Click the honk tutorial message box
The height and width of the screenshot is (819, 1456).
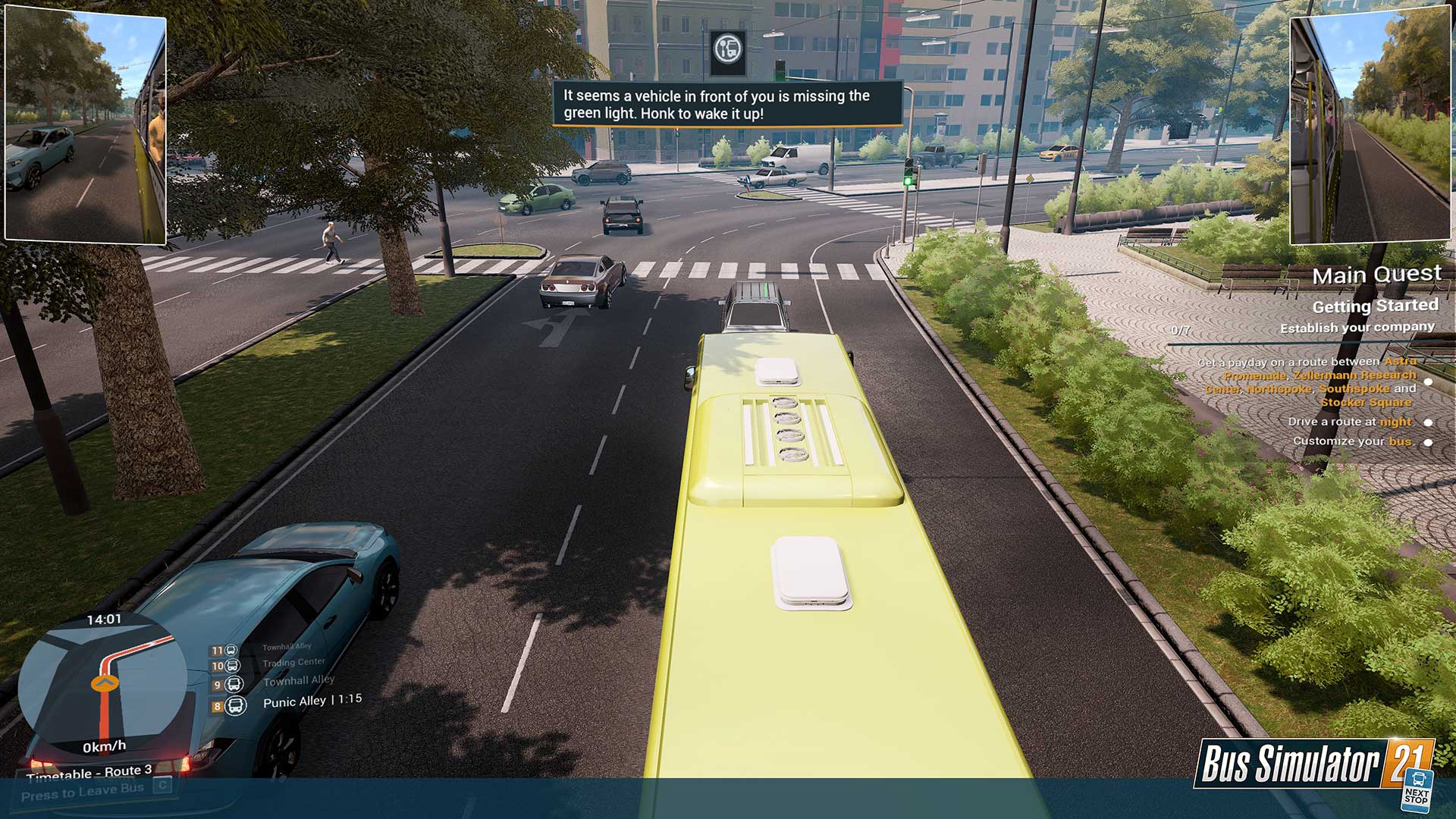point(727,105)
